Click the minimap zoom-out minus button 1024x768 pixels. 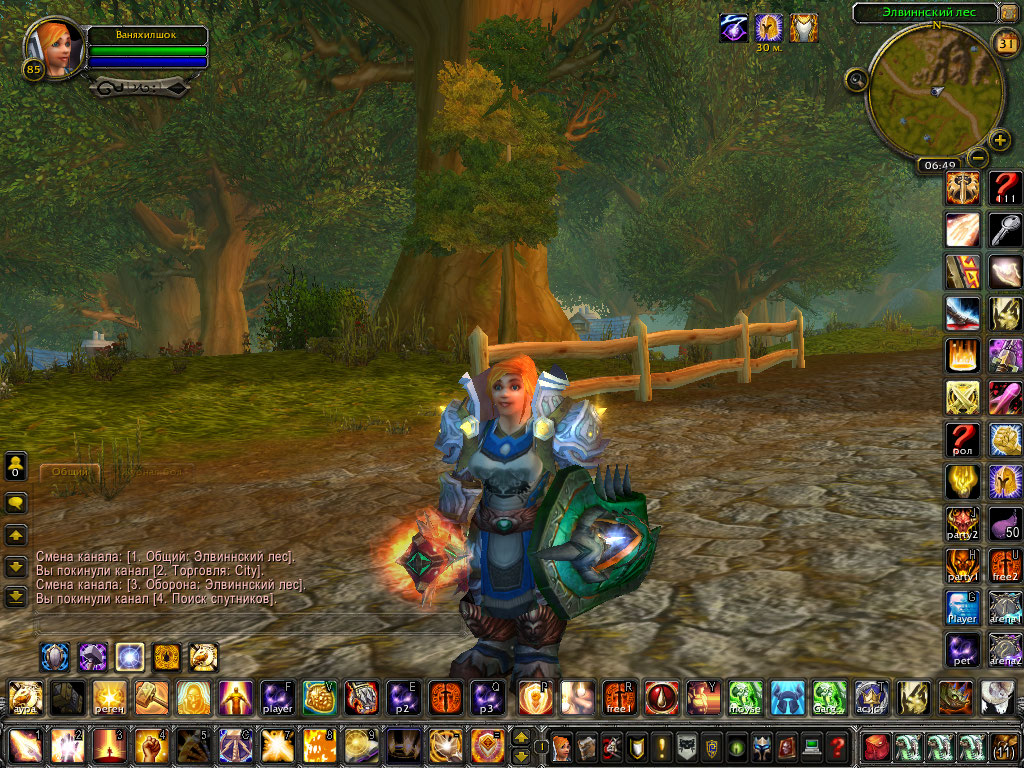point(979,157)
